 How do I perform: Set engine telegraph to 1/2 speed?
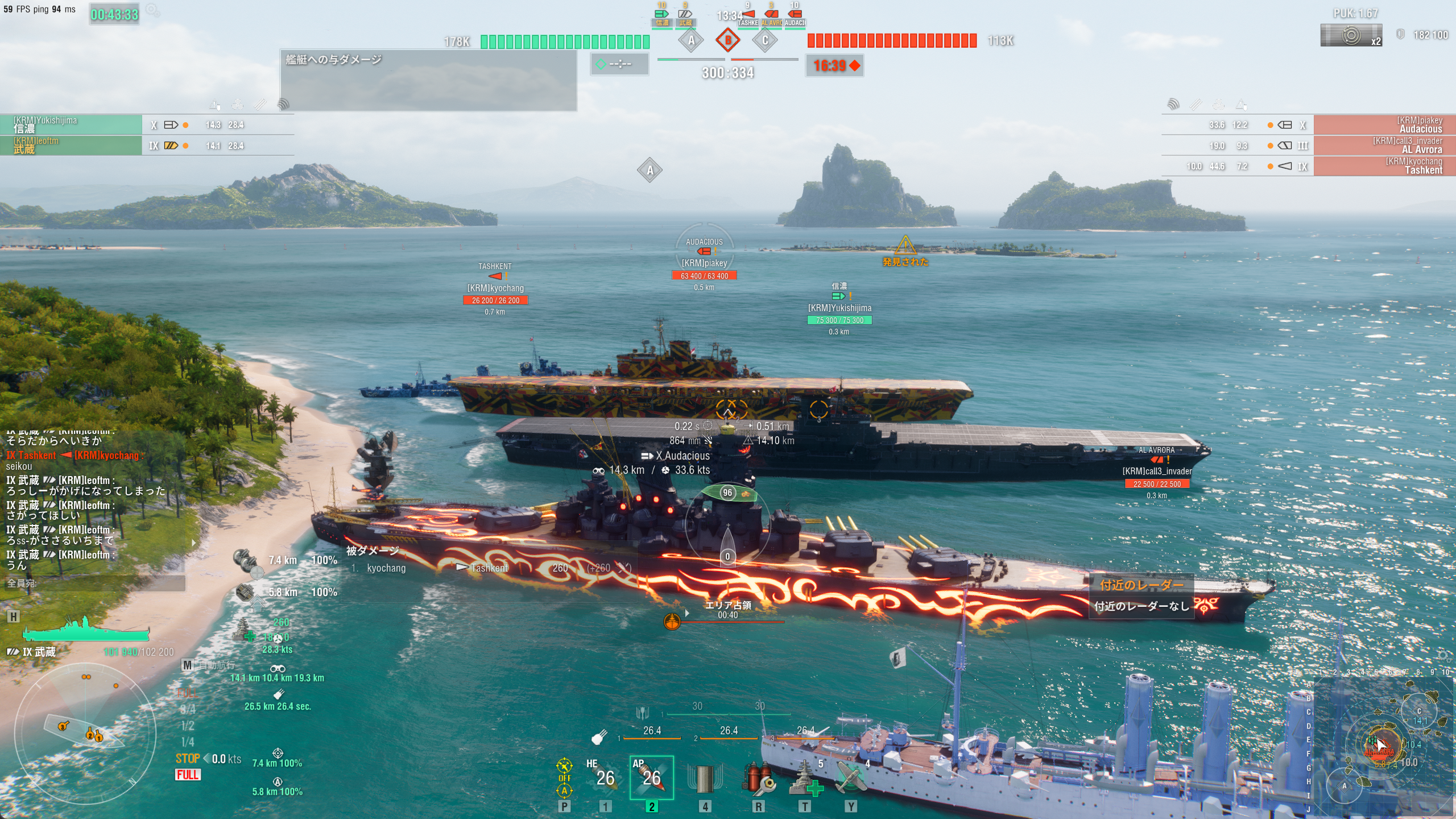pos(188,726)
